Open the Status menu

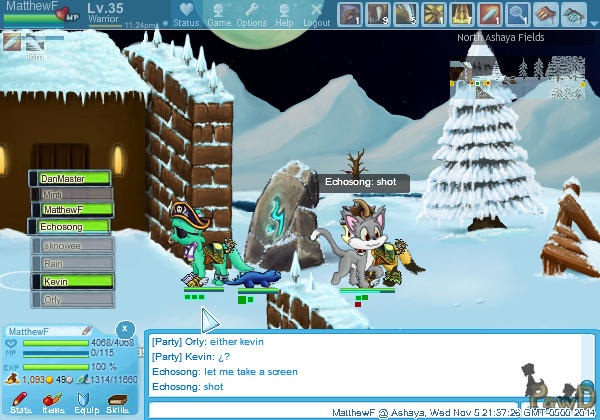185,15
